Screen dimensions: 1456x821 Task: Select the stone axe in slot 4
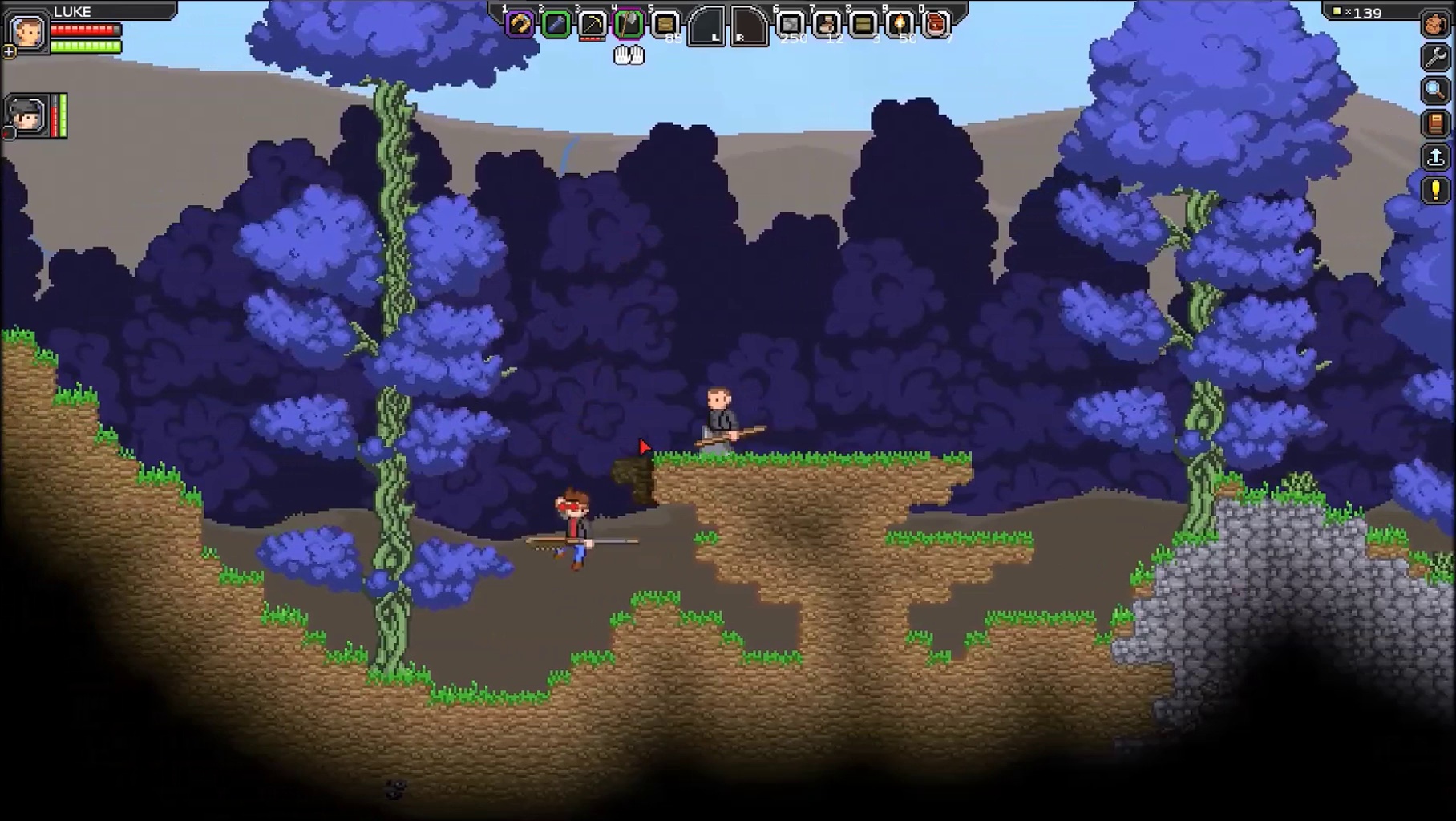(629, 25)
